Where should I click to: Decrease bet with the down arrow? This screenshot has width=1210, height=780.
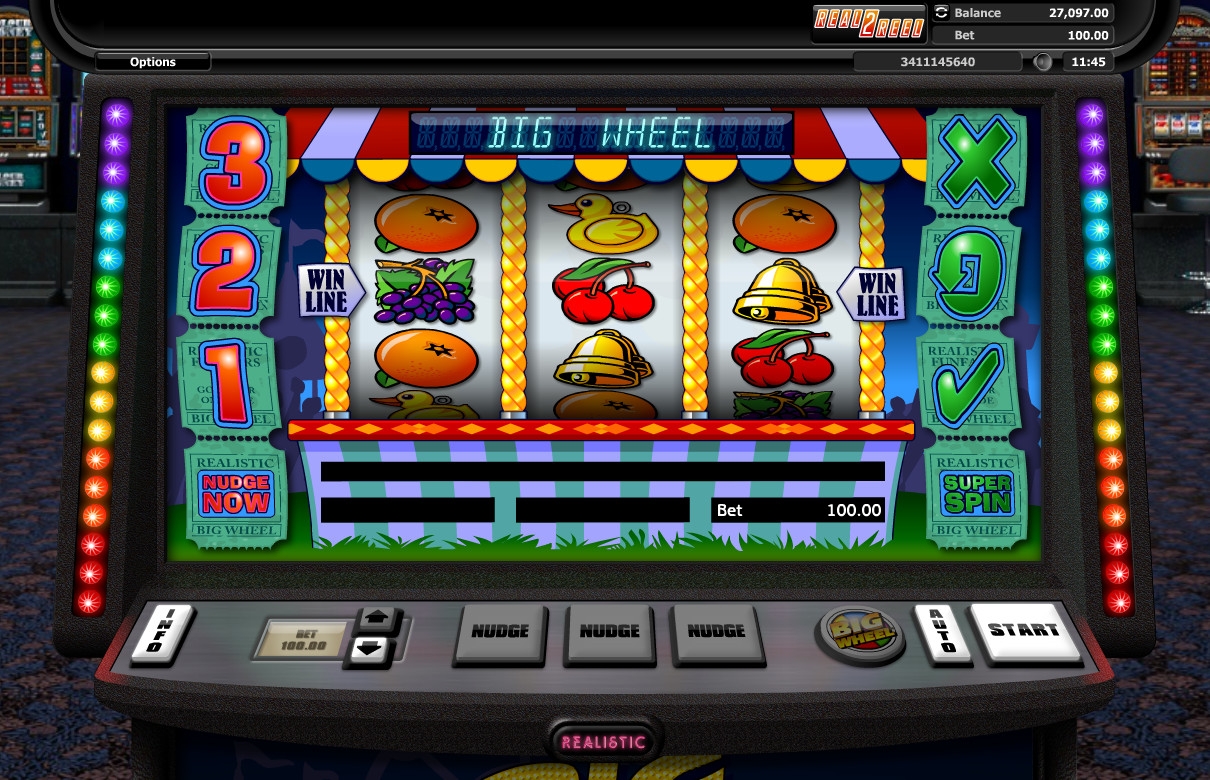pyautogui.click(x=369, y=650)
